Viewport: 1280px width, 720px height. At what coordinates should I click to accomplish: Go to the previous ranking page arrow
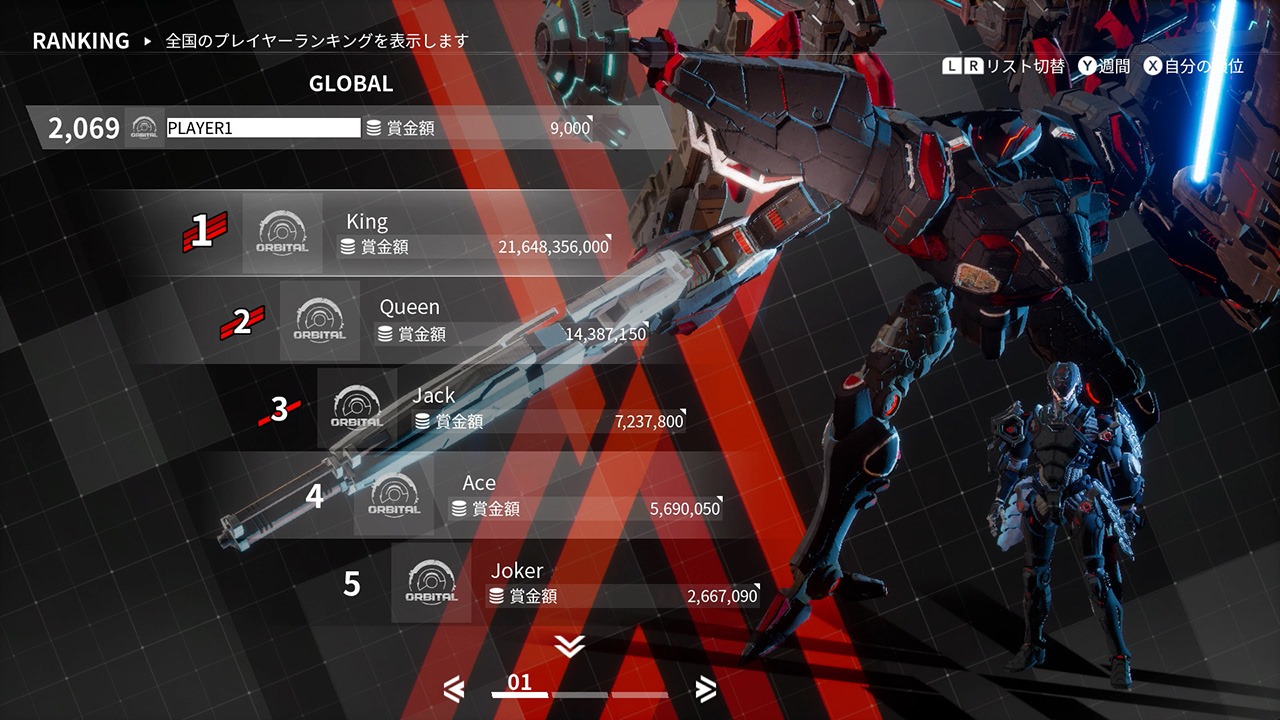(454, 688)
